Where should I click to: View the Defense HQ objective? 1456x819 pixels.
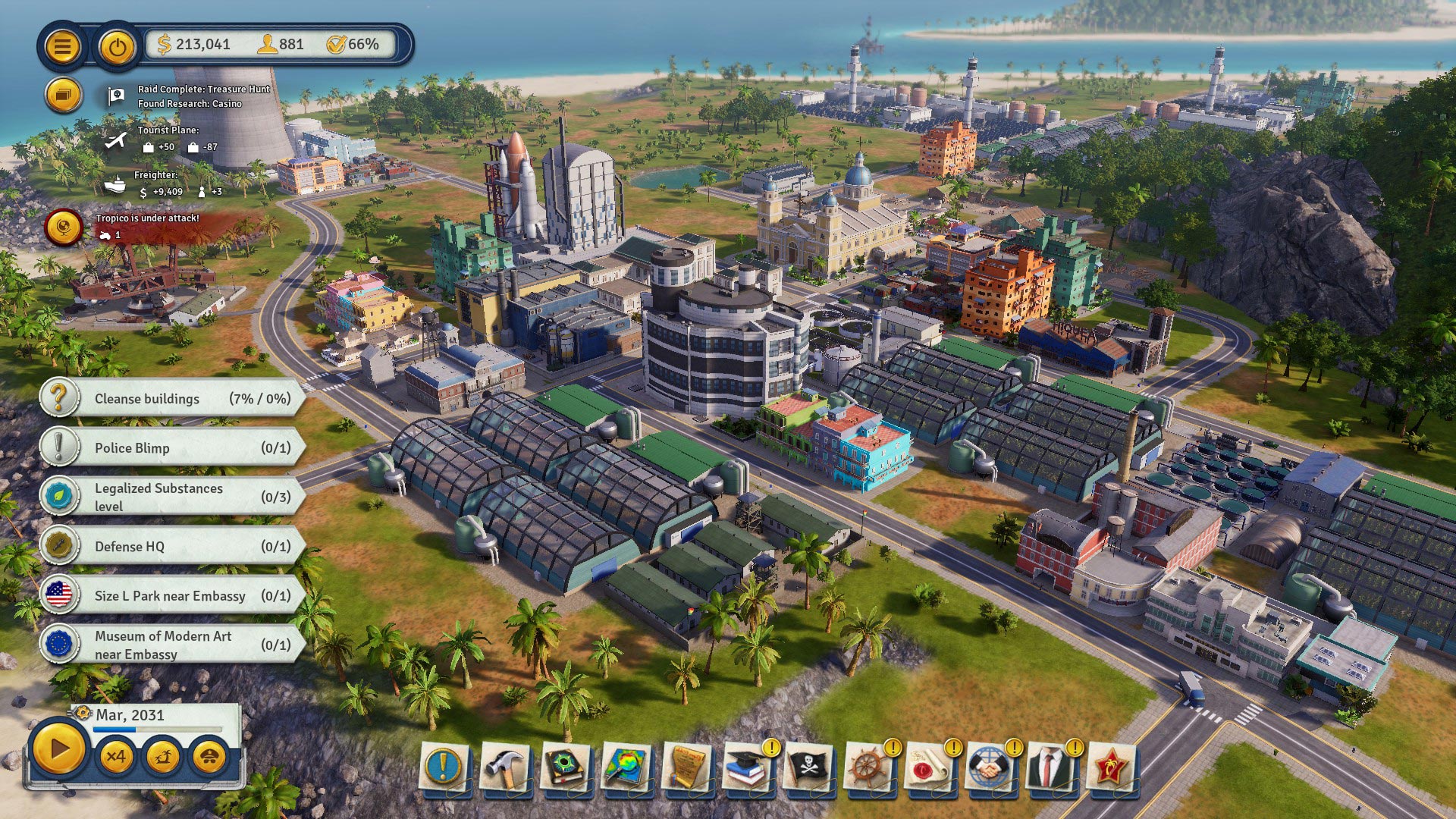[x=173, y=547]
